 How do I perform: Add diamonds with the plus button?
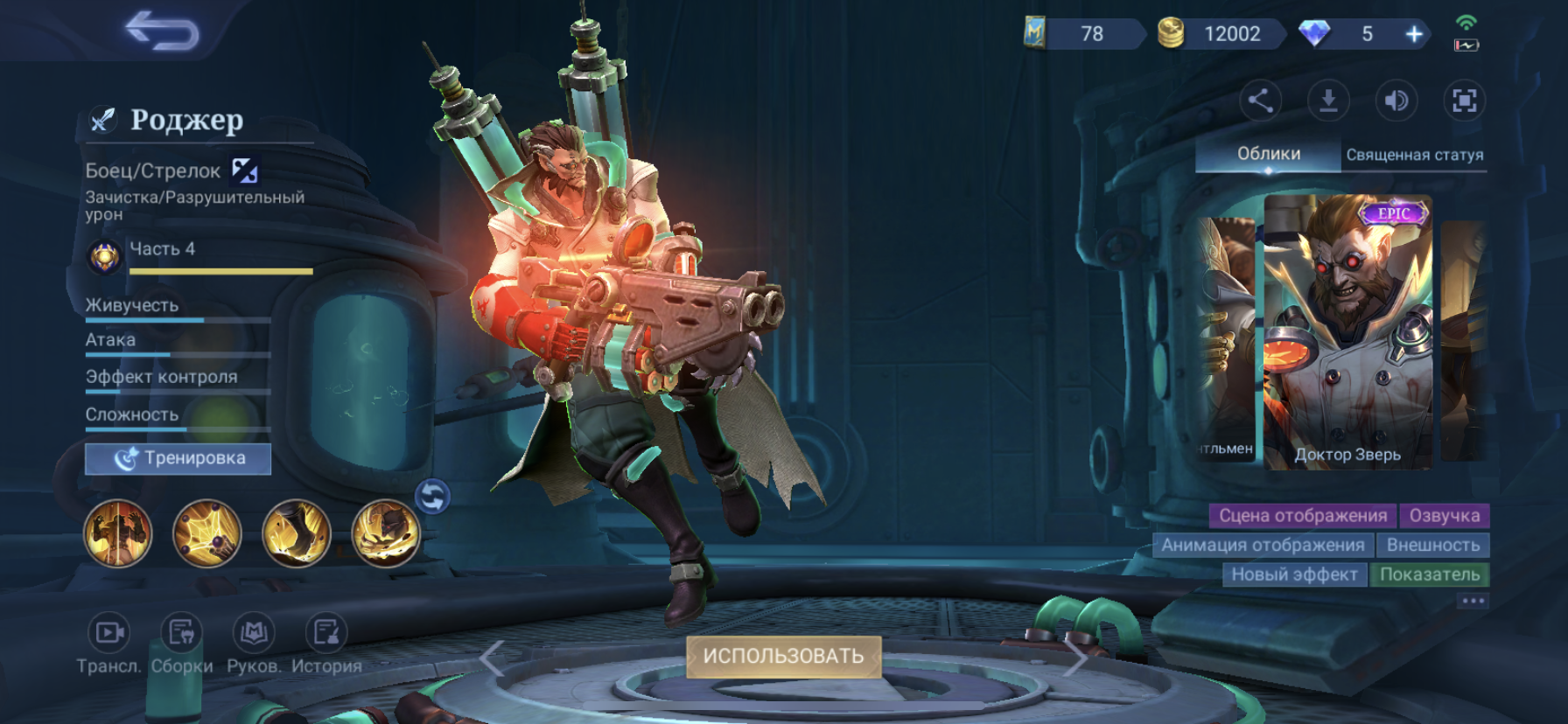[1414, 34]
